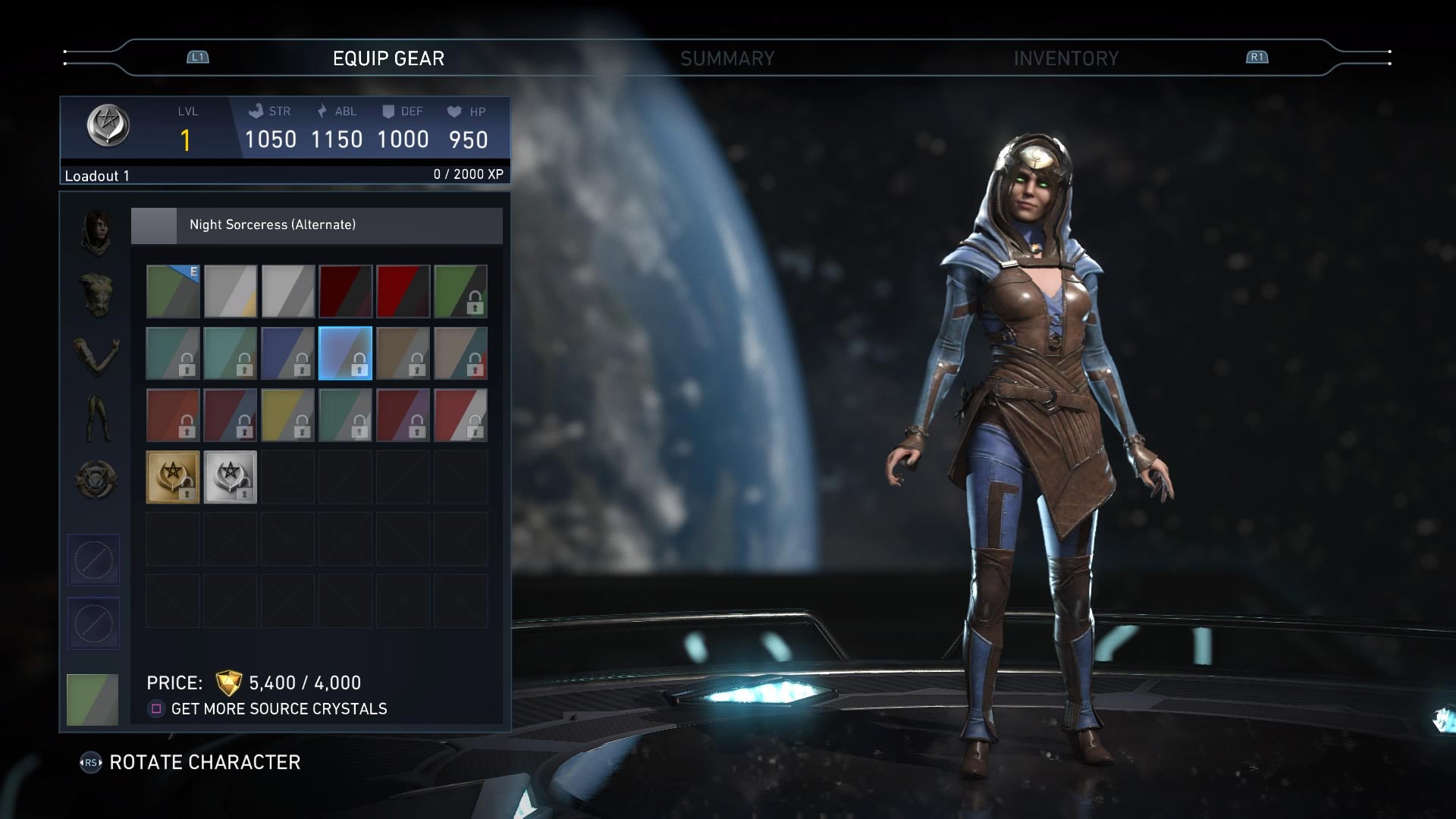Image resolution: width=1456 pixels, height=819 pixels.
Task: Open the INVENTORY tab
Action: tap(1067, 57)
